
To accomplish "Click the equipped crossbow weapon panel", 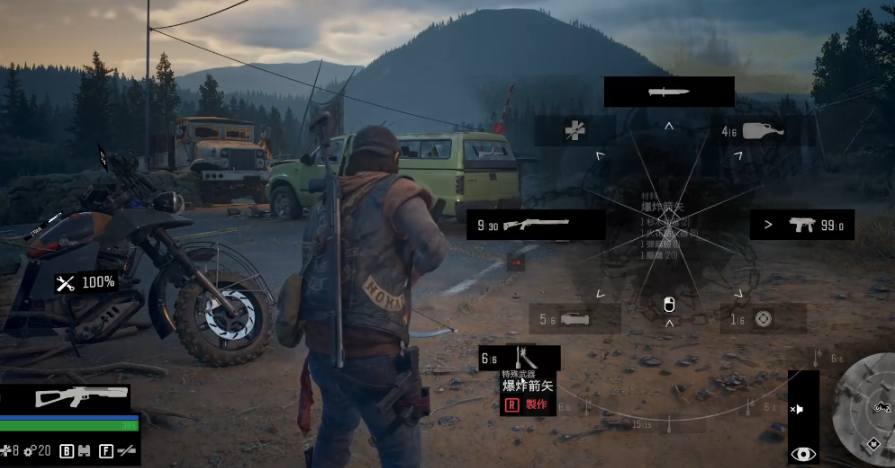I will 82,396.
